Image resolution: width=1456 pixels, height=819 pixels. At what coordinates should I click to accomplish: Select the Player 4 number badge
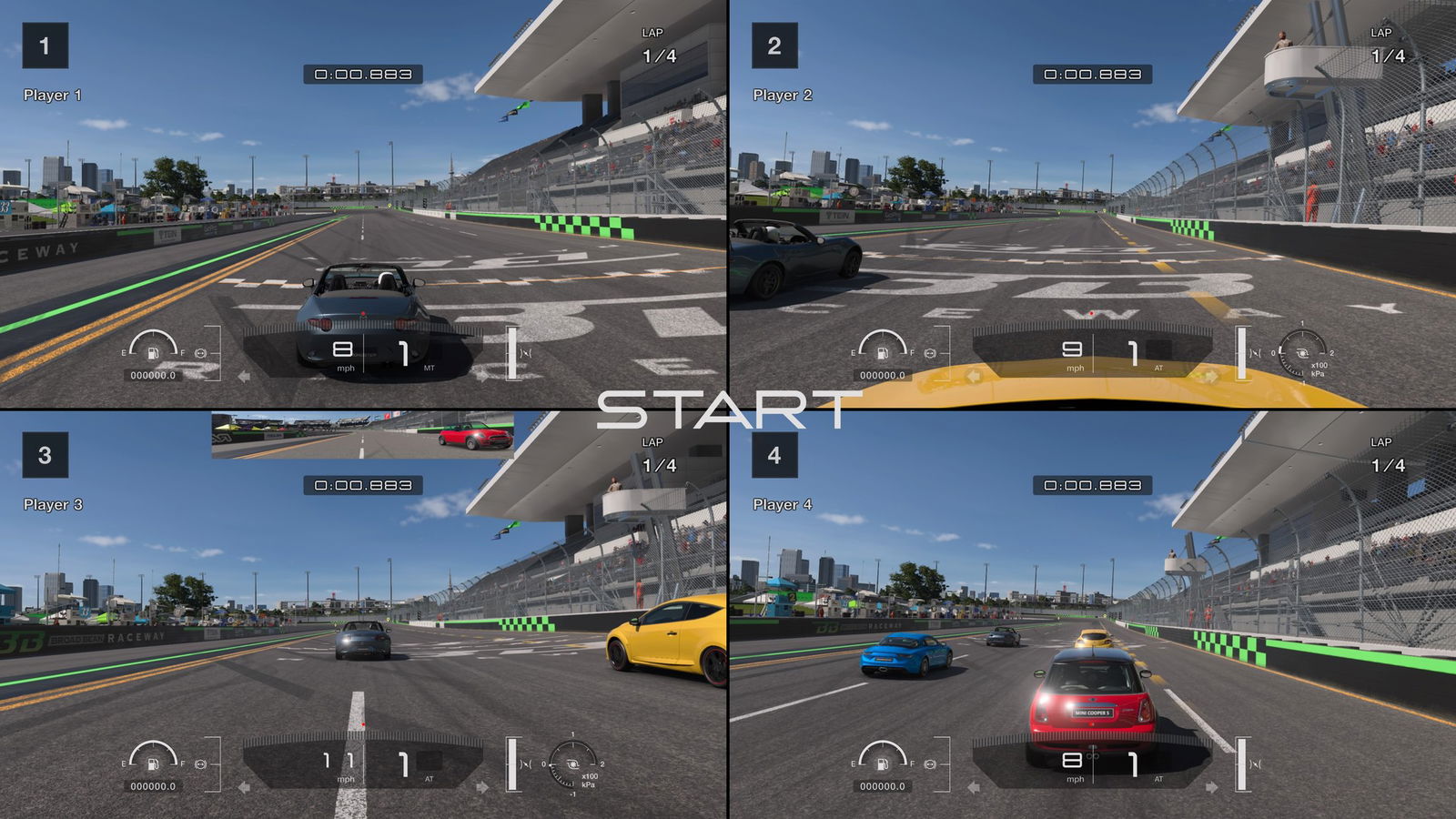pos(774,455)
